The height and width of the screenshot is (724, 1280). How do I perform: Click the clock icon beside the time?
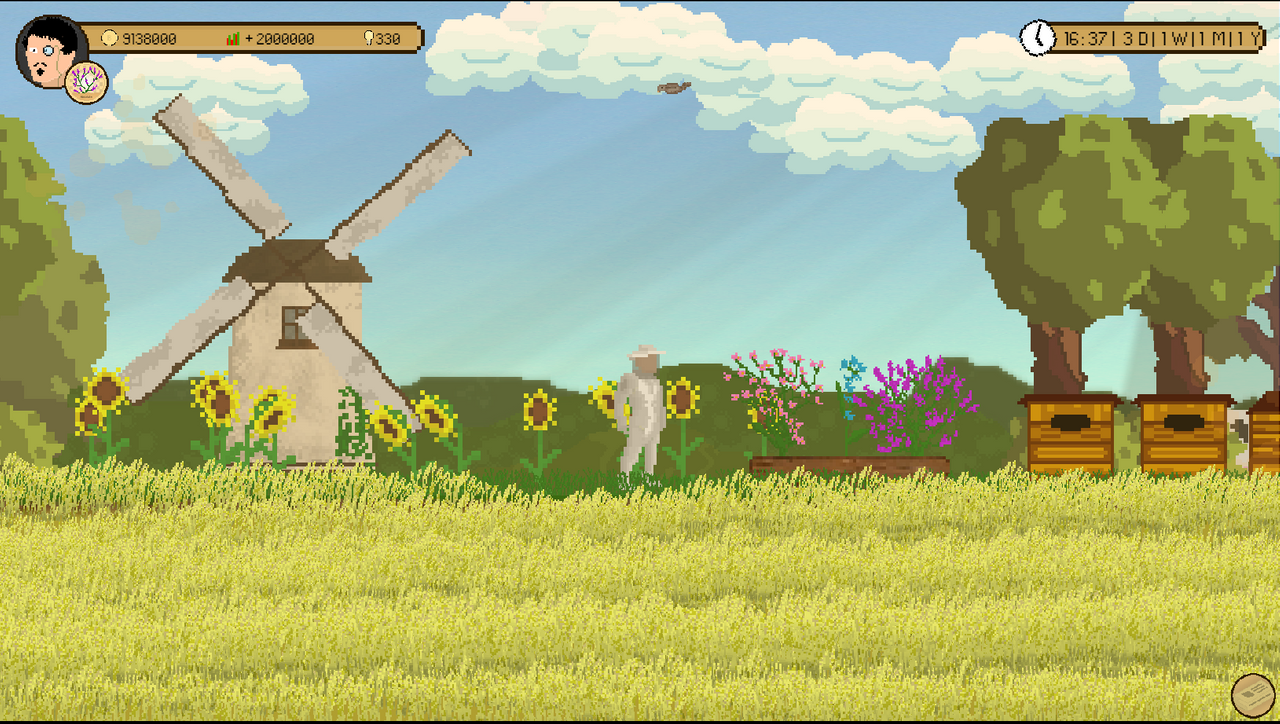1037,38
